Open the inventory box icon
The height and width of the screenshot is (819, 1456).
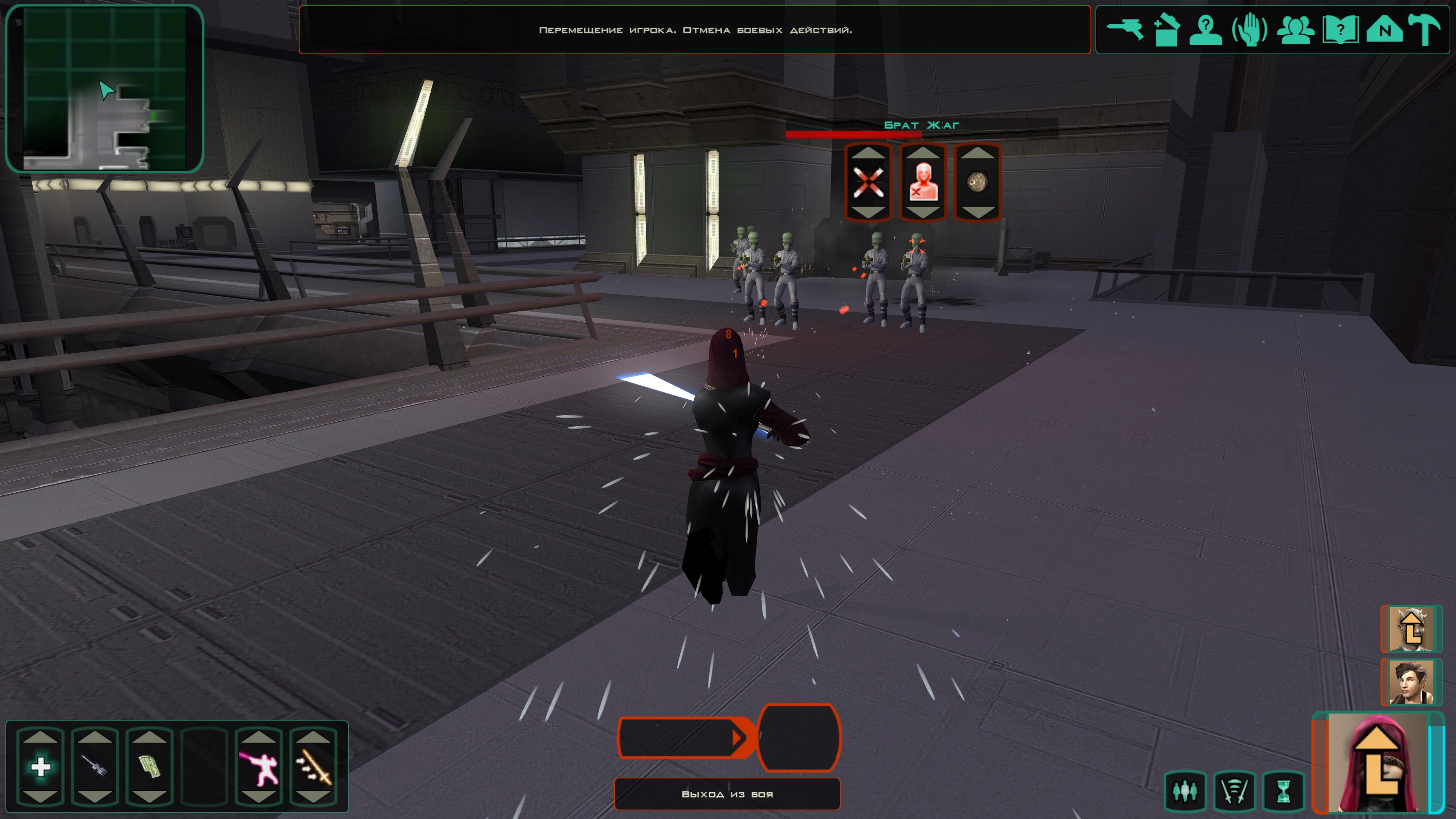tap(1166, 29)
